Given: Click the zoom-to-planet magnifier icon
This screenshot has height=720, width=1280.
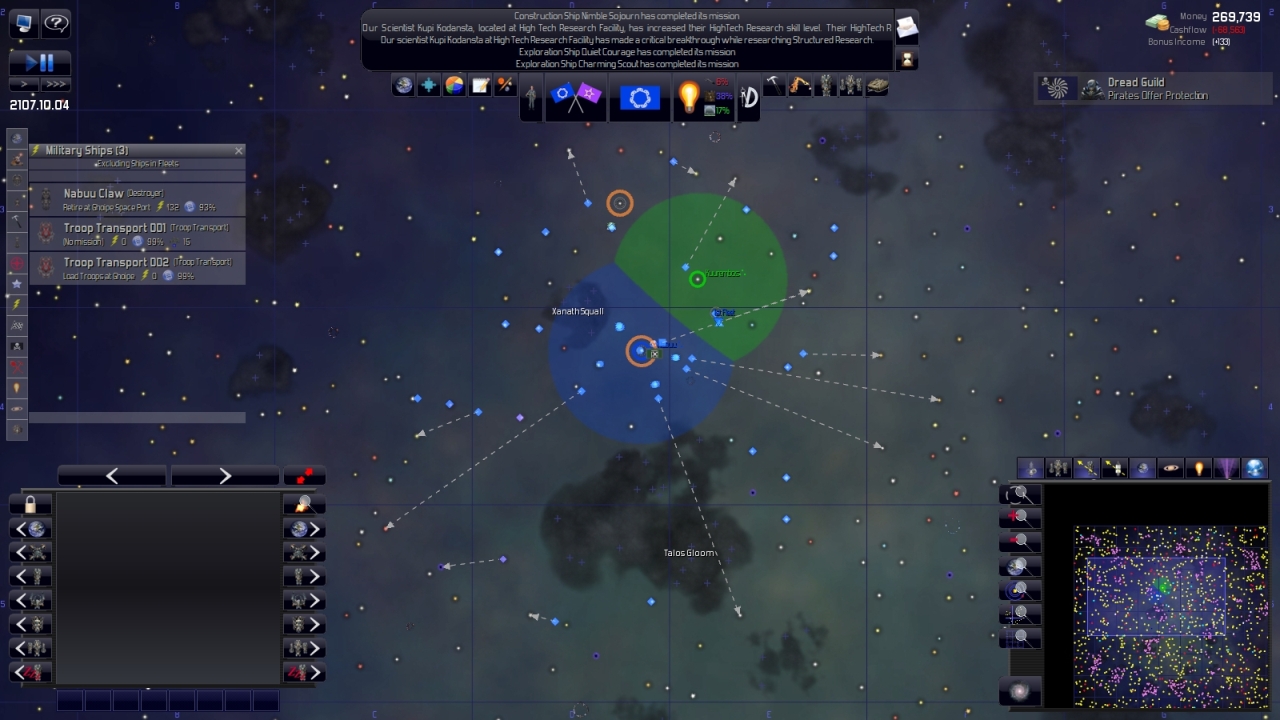Looking at the screenshot, I should tap(1020, 564).
